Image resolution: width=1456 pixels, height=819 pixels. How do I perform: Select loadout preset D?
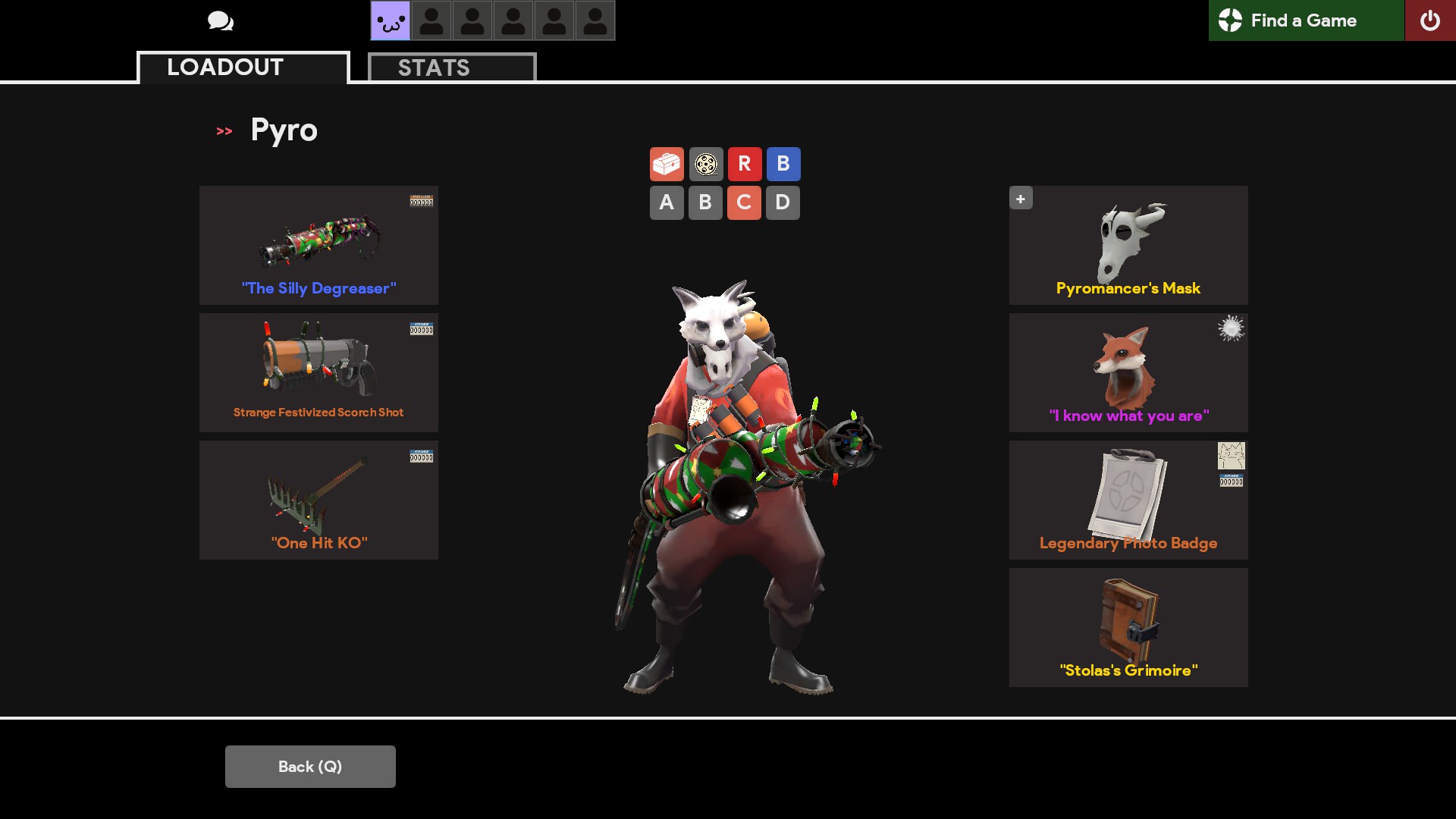(x=783, y=202)
